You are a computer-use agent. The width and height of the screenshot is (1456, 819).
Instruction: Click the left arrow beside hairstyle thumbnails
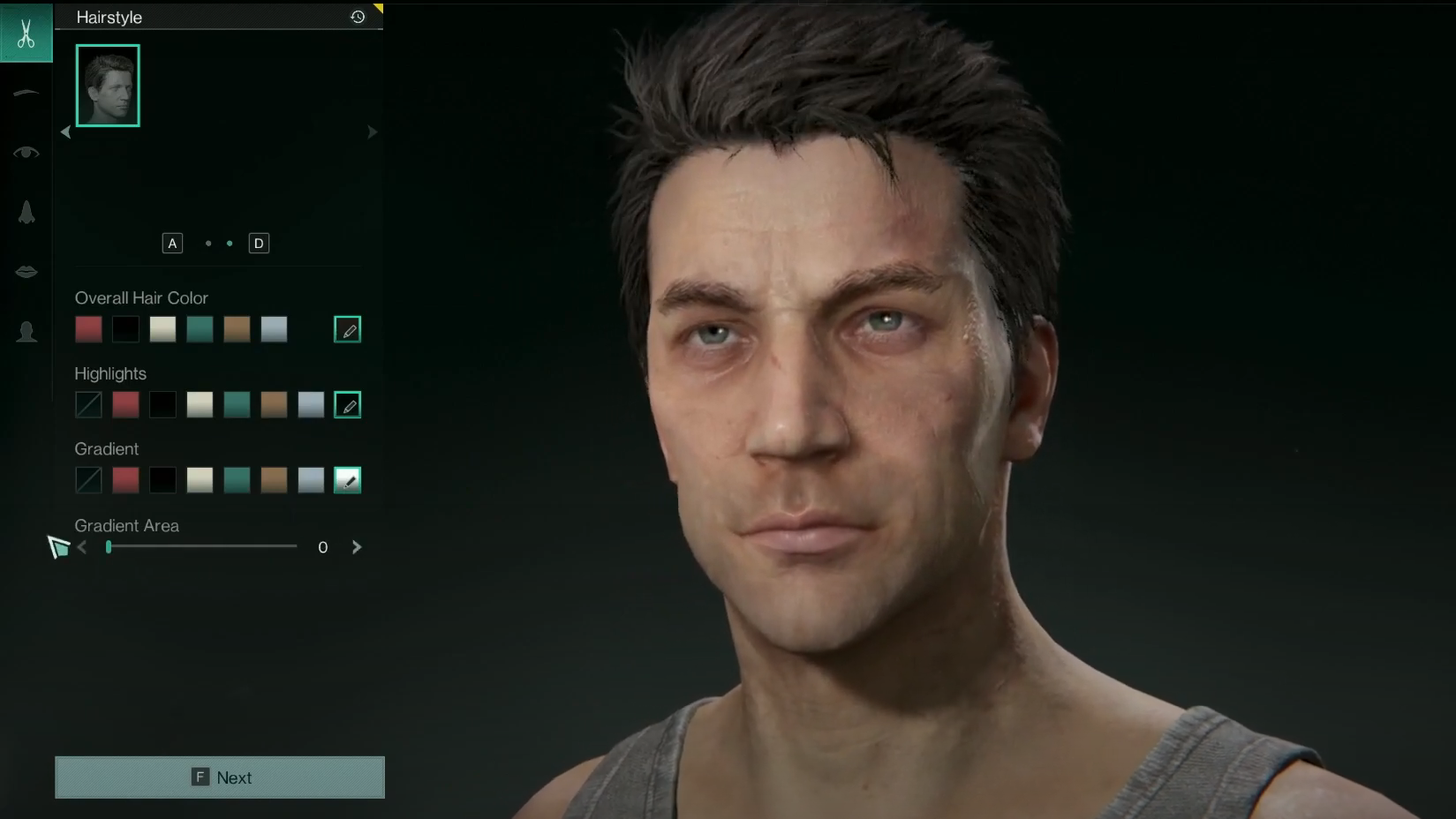(x=65, y=131)
